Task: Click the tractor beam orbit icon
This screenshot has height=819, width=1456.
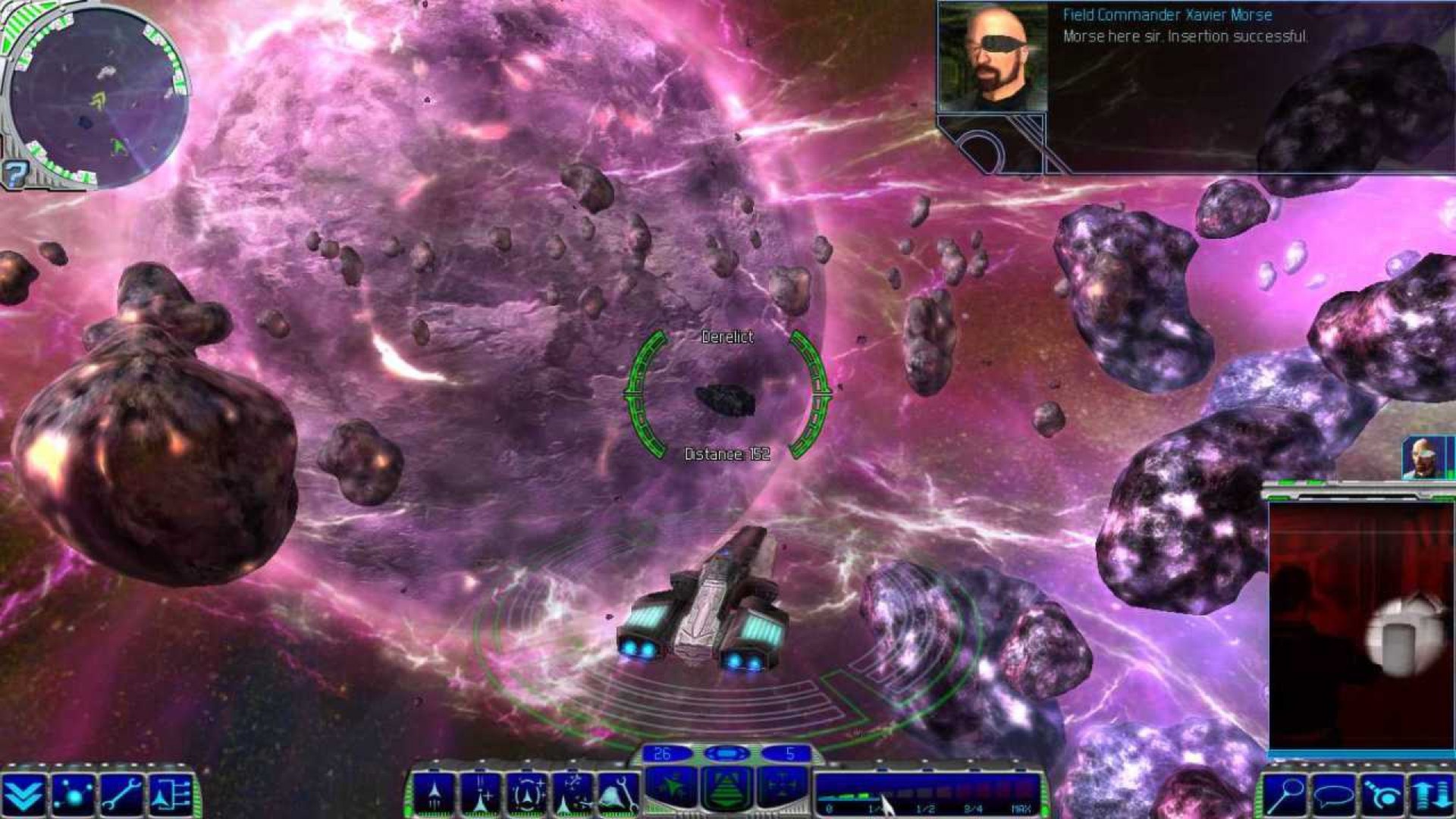Action: point(1382,795)
